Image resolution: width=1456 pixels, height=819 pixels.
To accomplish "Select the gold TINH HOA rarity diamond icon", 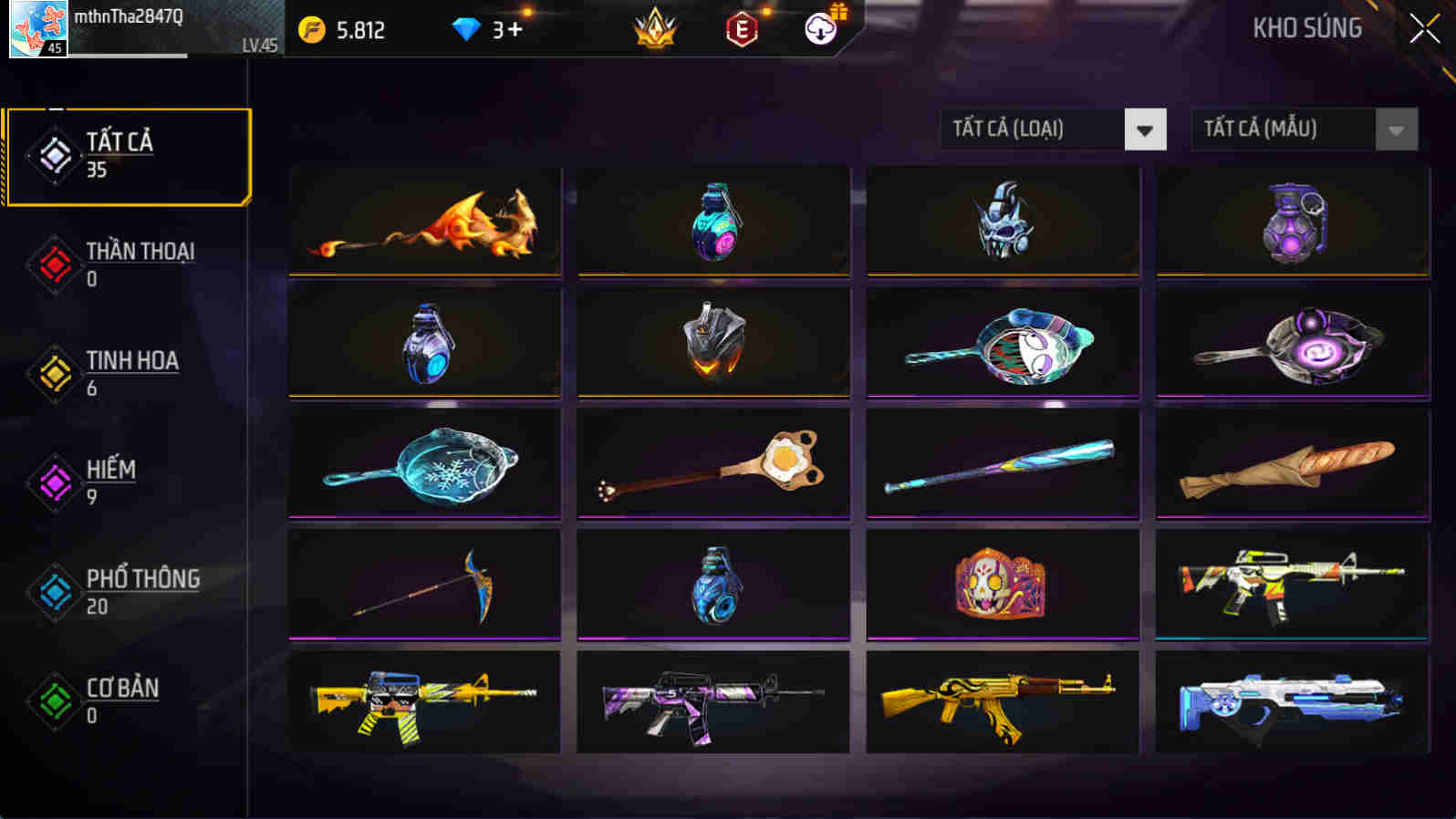I will [52, 374].
